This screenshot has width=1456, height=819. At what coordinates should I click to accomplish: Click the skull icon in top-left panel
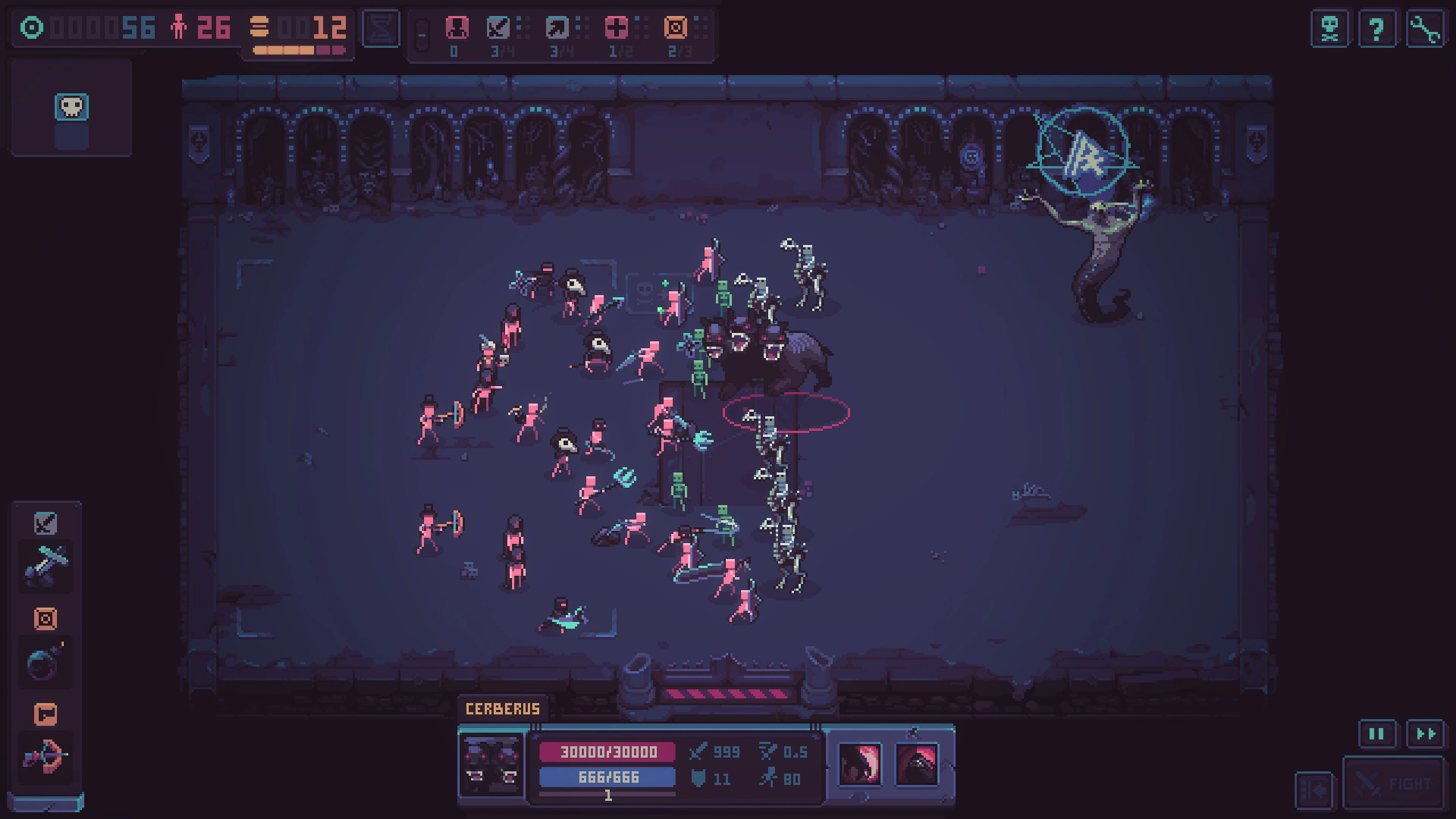(x=71, y=106)
